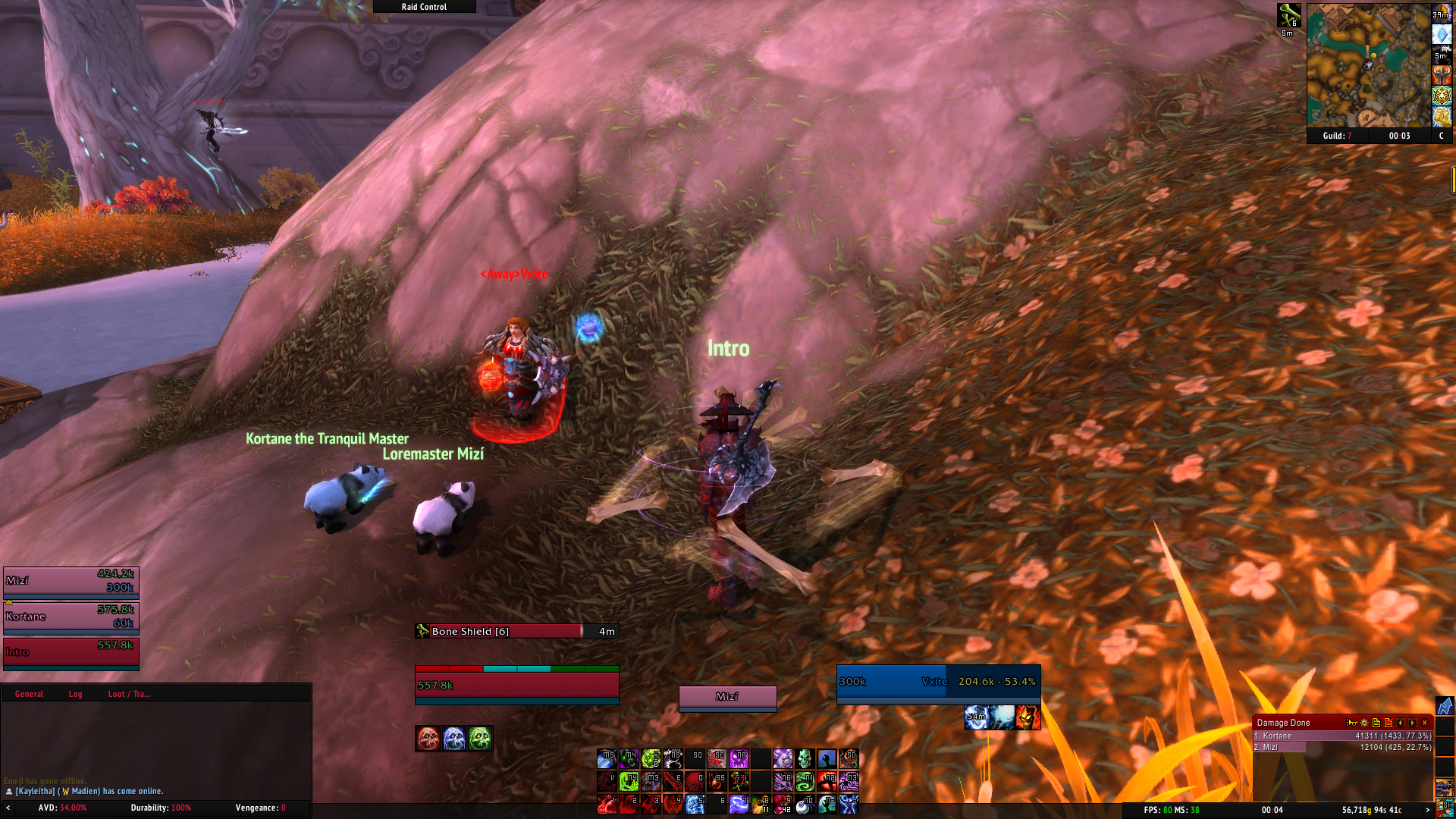Screen dimensions: 1456x819
Task: Open the Raid Control panel
Action: [424, 7]
